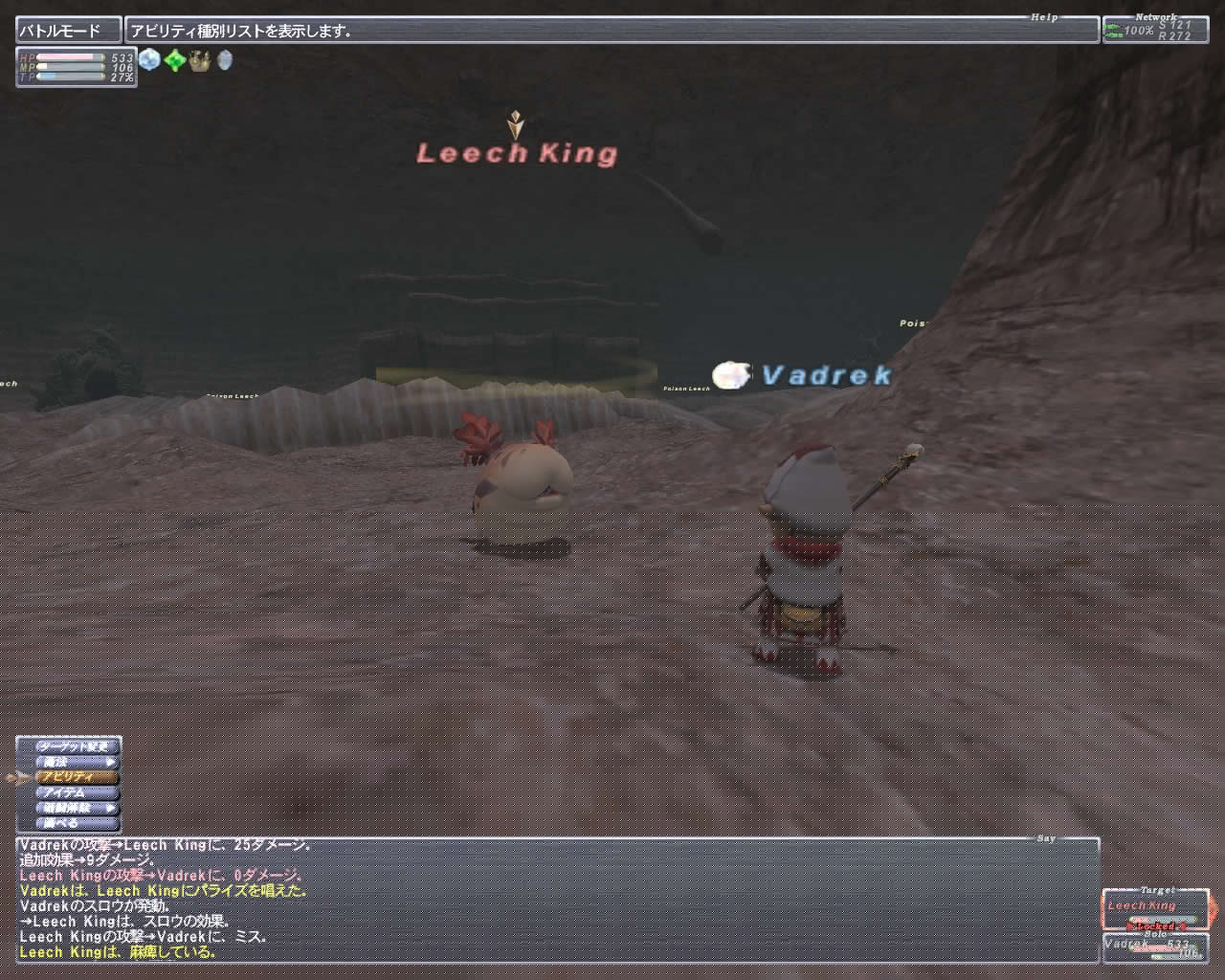Click the pale oval shield status icon

click(224, 60)
